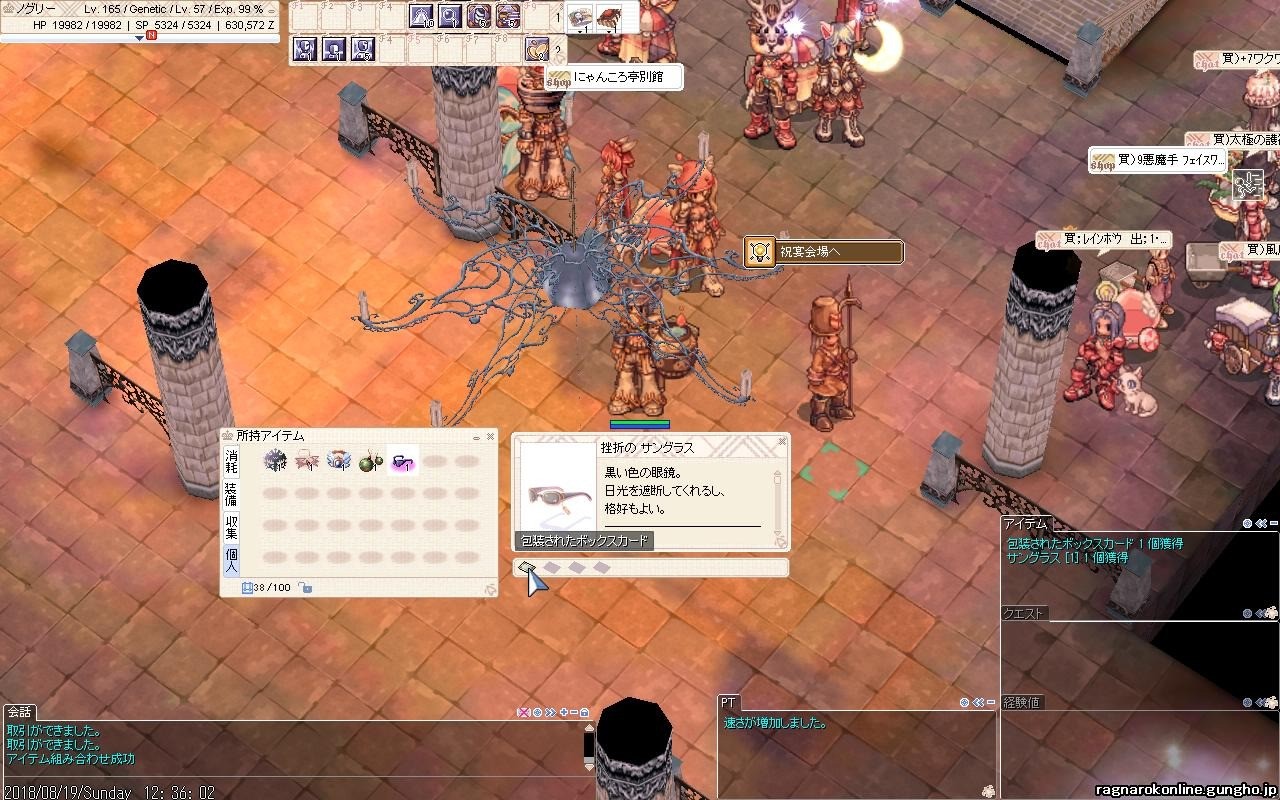Select the PT party chat tab
This screenshot has width=1280, height=800.
[728, 703]
